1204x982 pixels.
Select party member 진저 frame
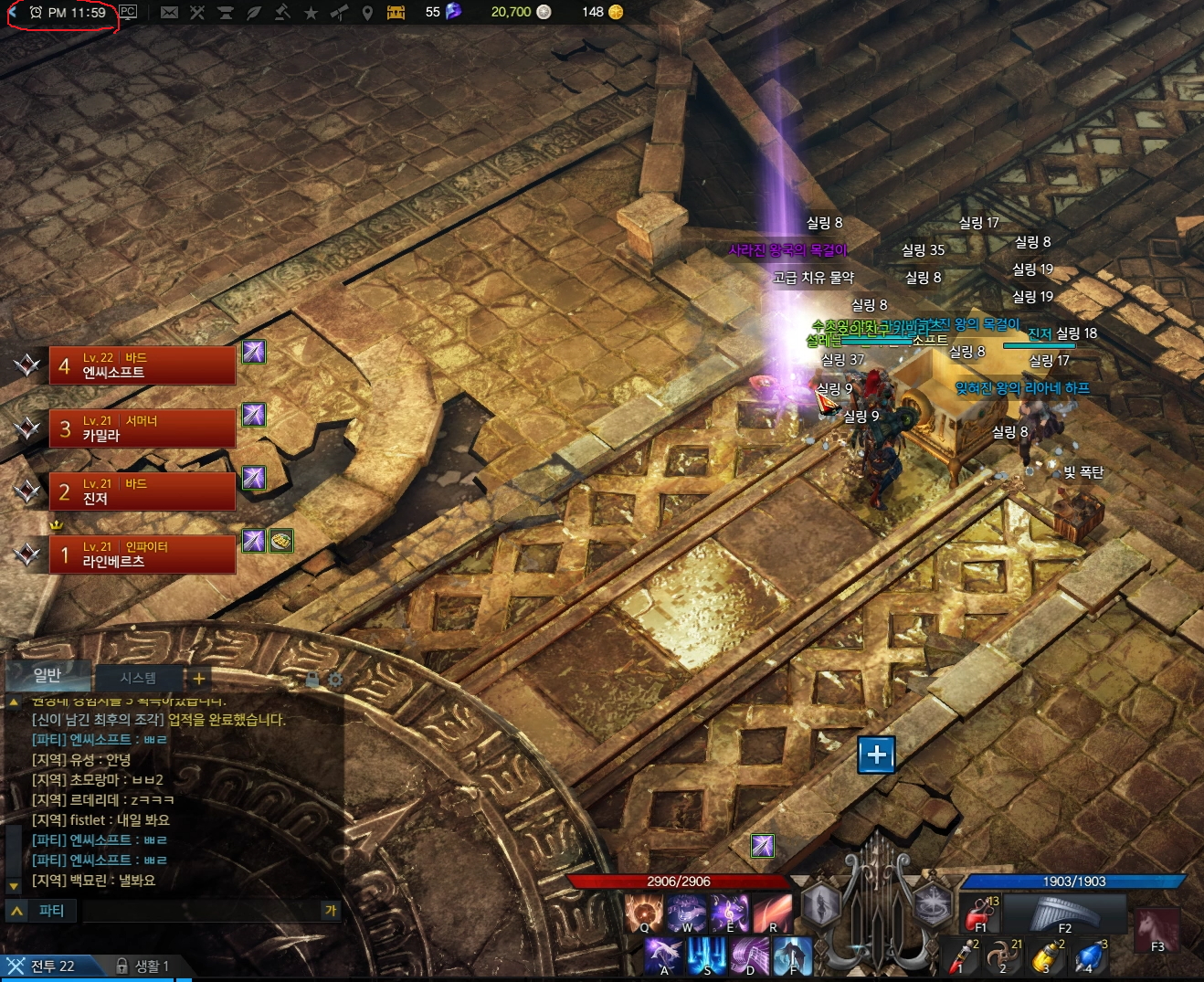click(142, 491)
